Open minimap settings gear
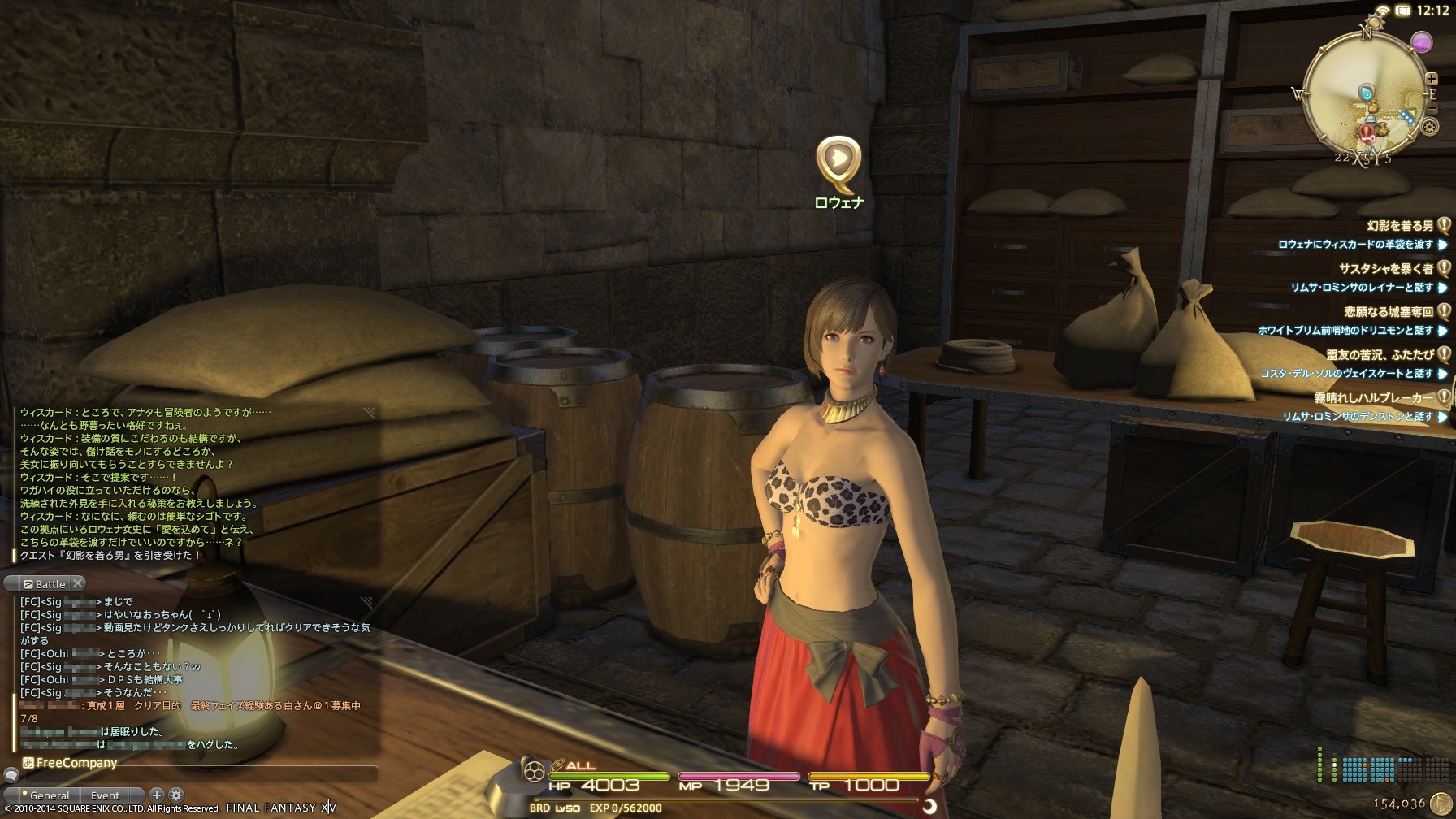This screenshot has height=819, width=1456. click(x=1430, y=127)
